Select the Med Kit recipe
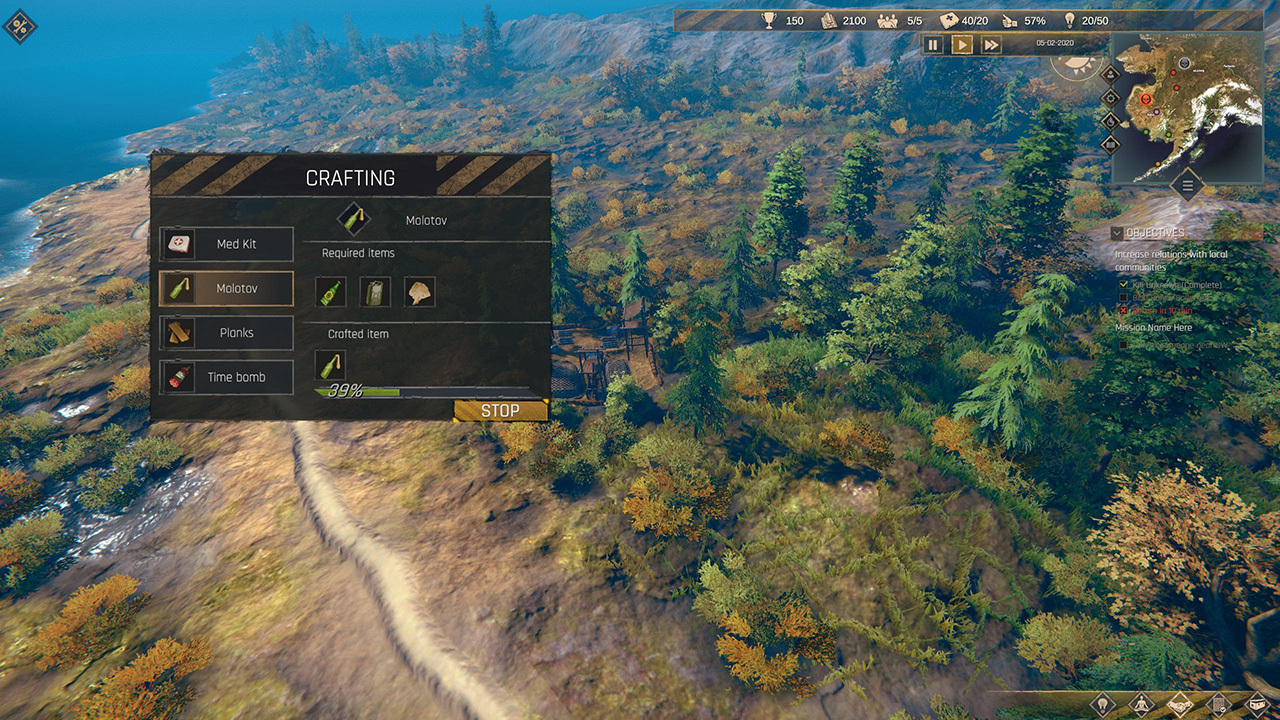 (x=226, y=244)
